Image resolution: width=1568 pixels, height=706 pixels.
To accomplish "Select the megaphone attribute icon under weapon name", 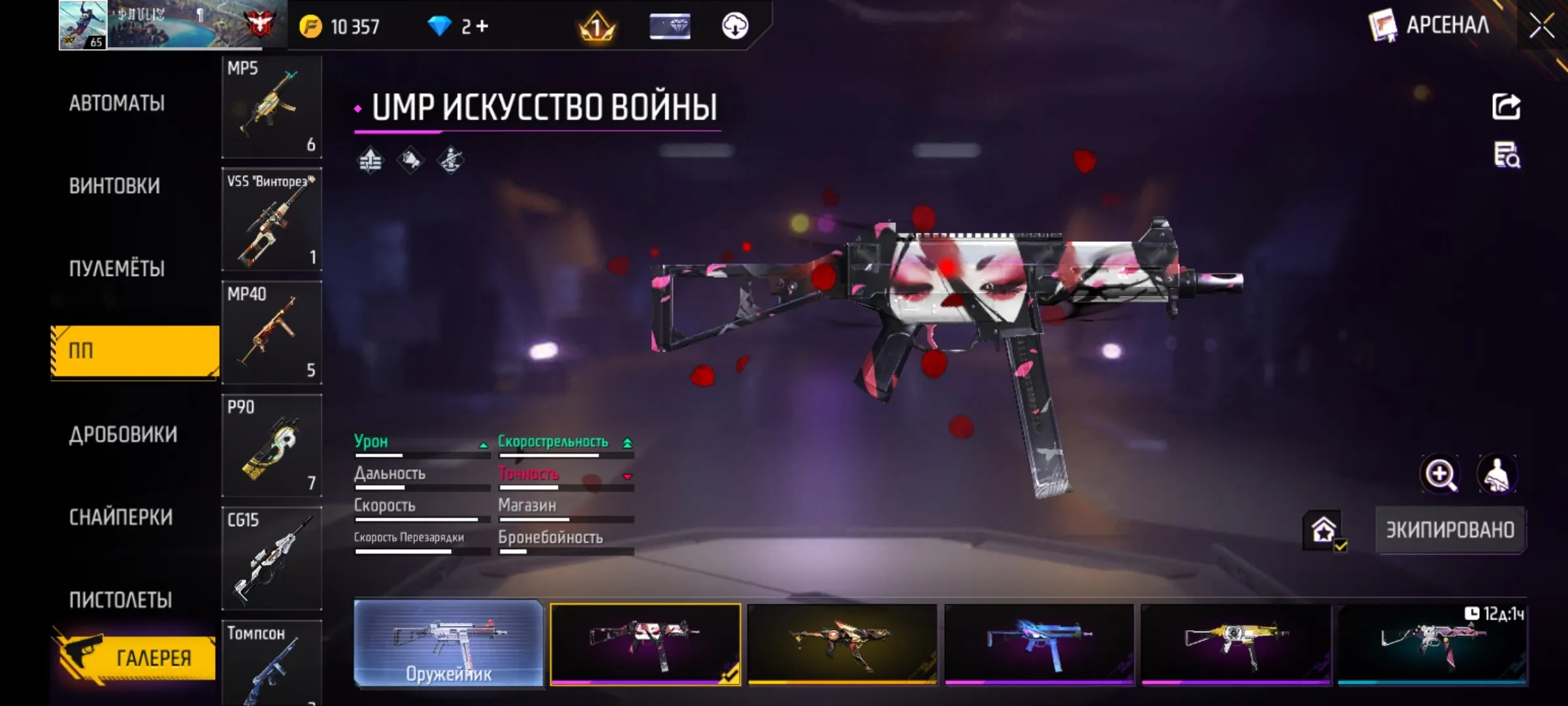I will (x=410, y=160).
